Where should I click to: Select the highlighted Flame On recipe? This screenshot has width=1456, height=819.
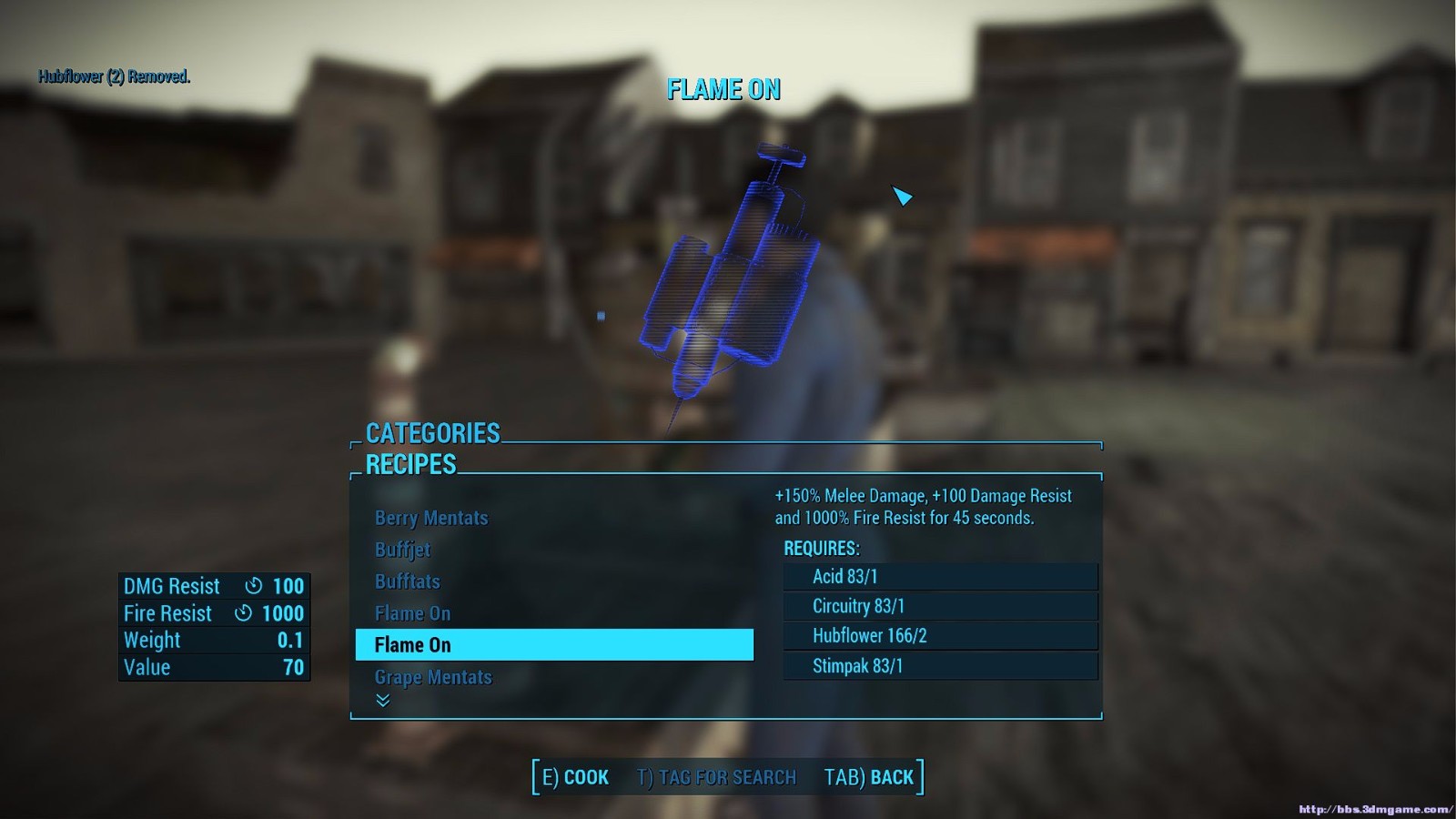[553, 645]
